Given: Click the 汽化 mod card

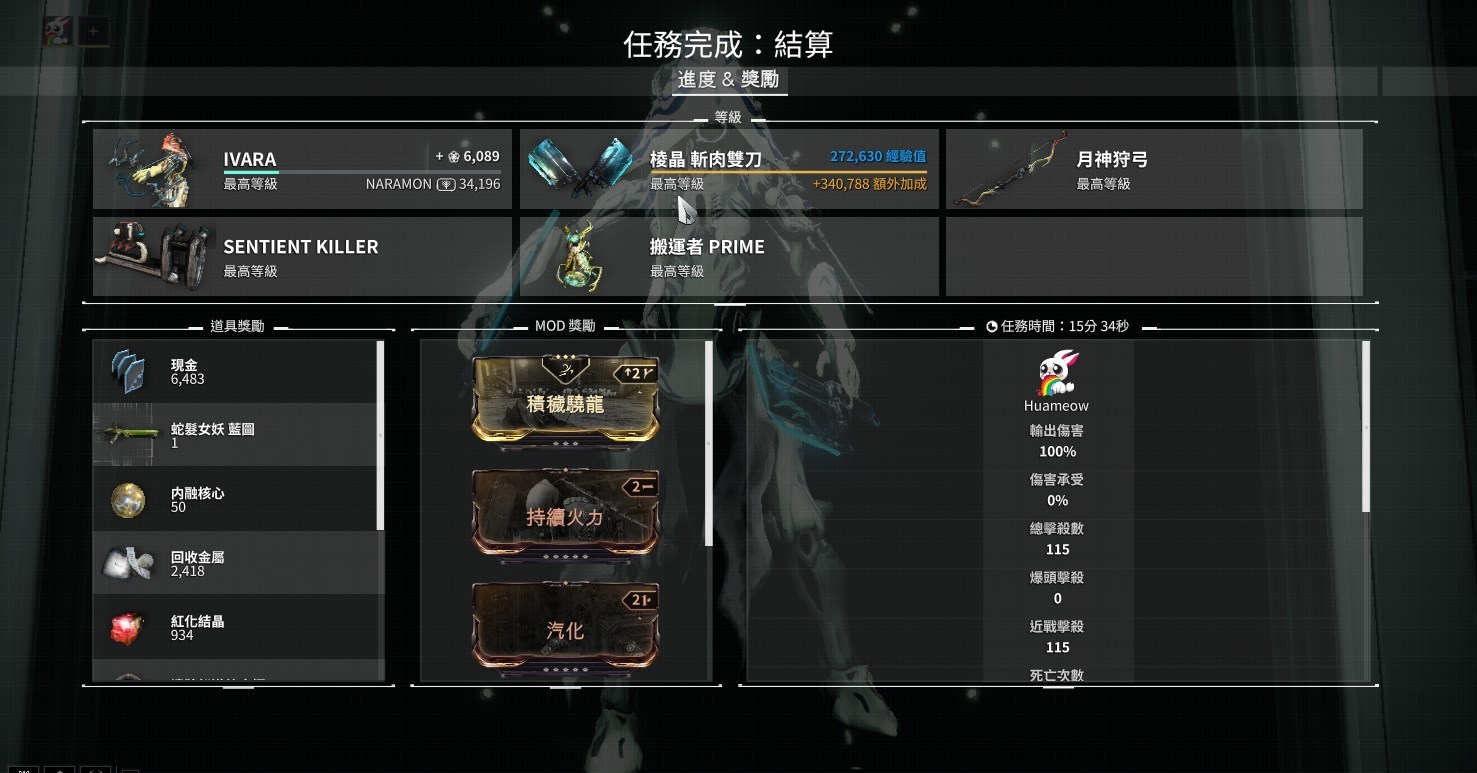Looking at the screenshot, I should pos(565,625).
